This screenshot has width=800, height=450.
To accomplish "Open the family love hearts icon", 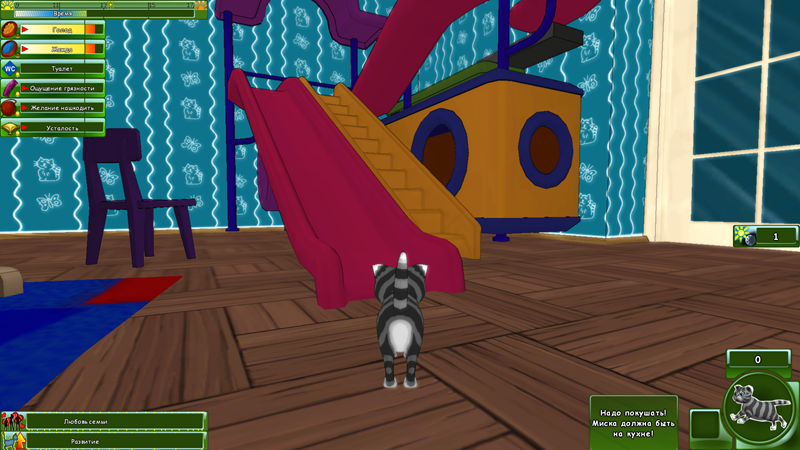I will pyautogui.click(x=12, y=422).
